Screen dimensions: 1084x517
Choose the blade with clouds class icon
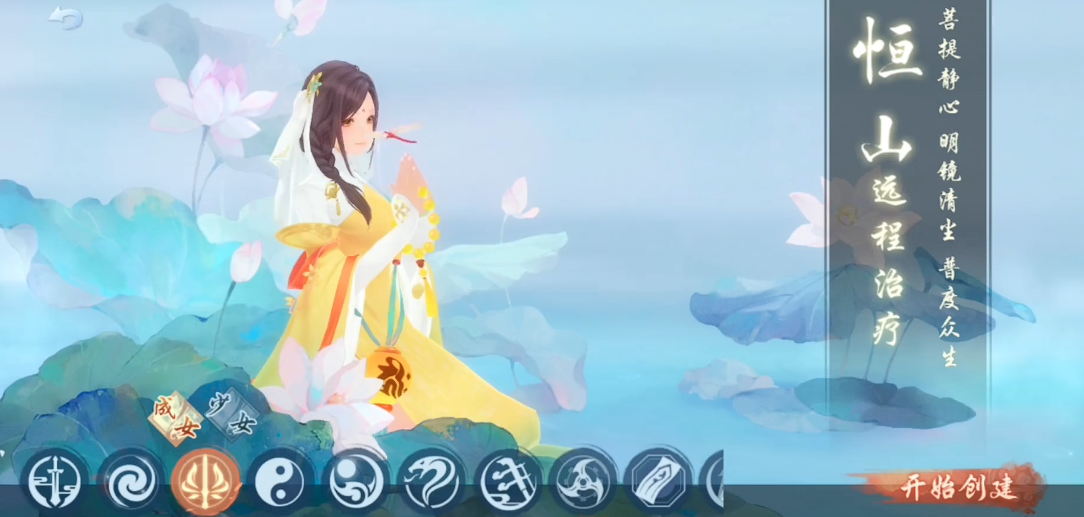point(509,481)
